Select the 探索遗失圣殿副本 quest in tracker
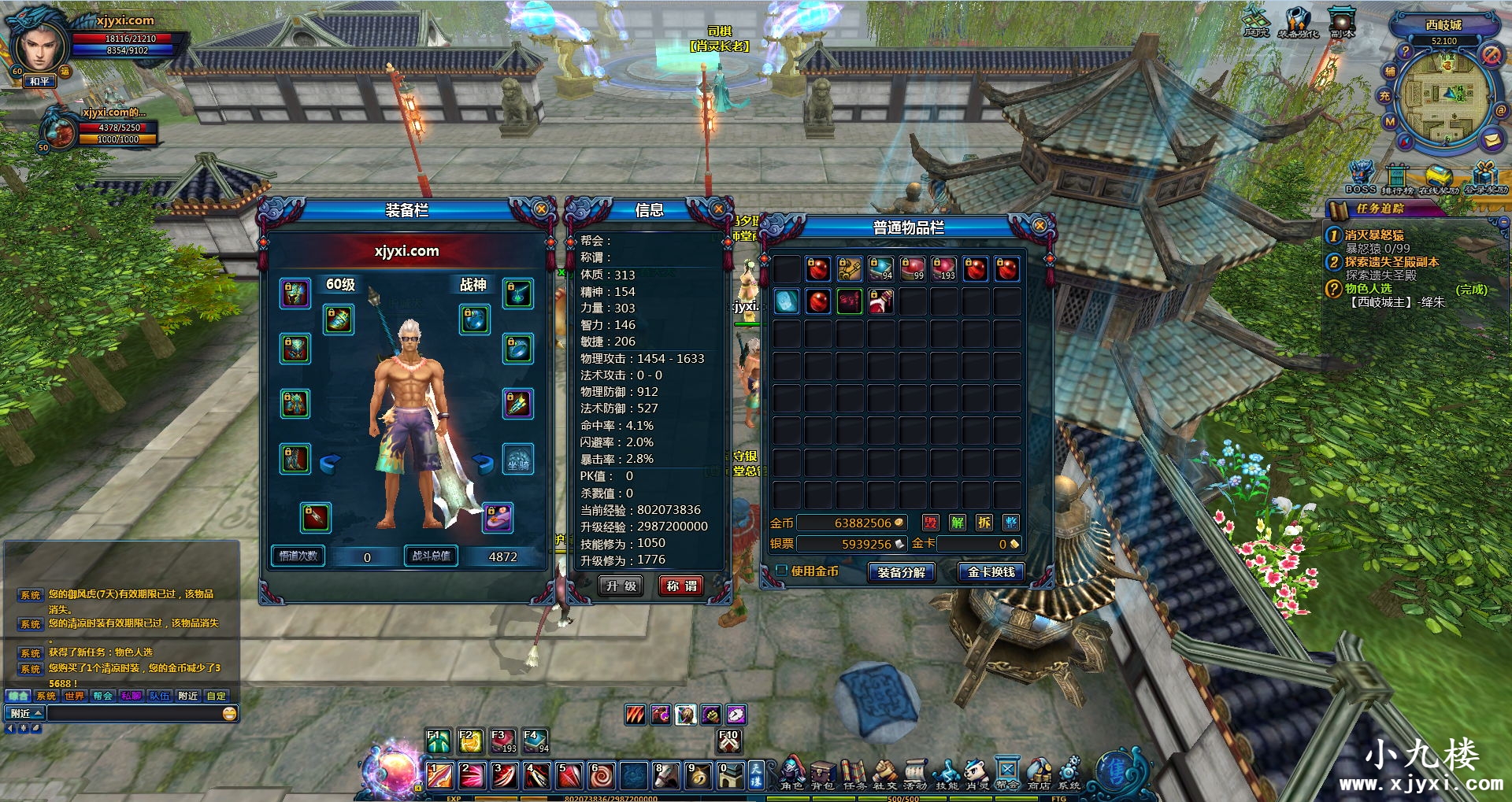The height and width of the screenshot is (802, 1512). (1391, 262)
